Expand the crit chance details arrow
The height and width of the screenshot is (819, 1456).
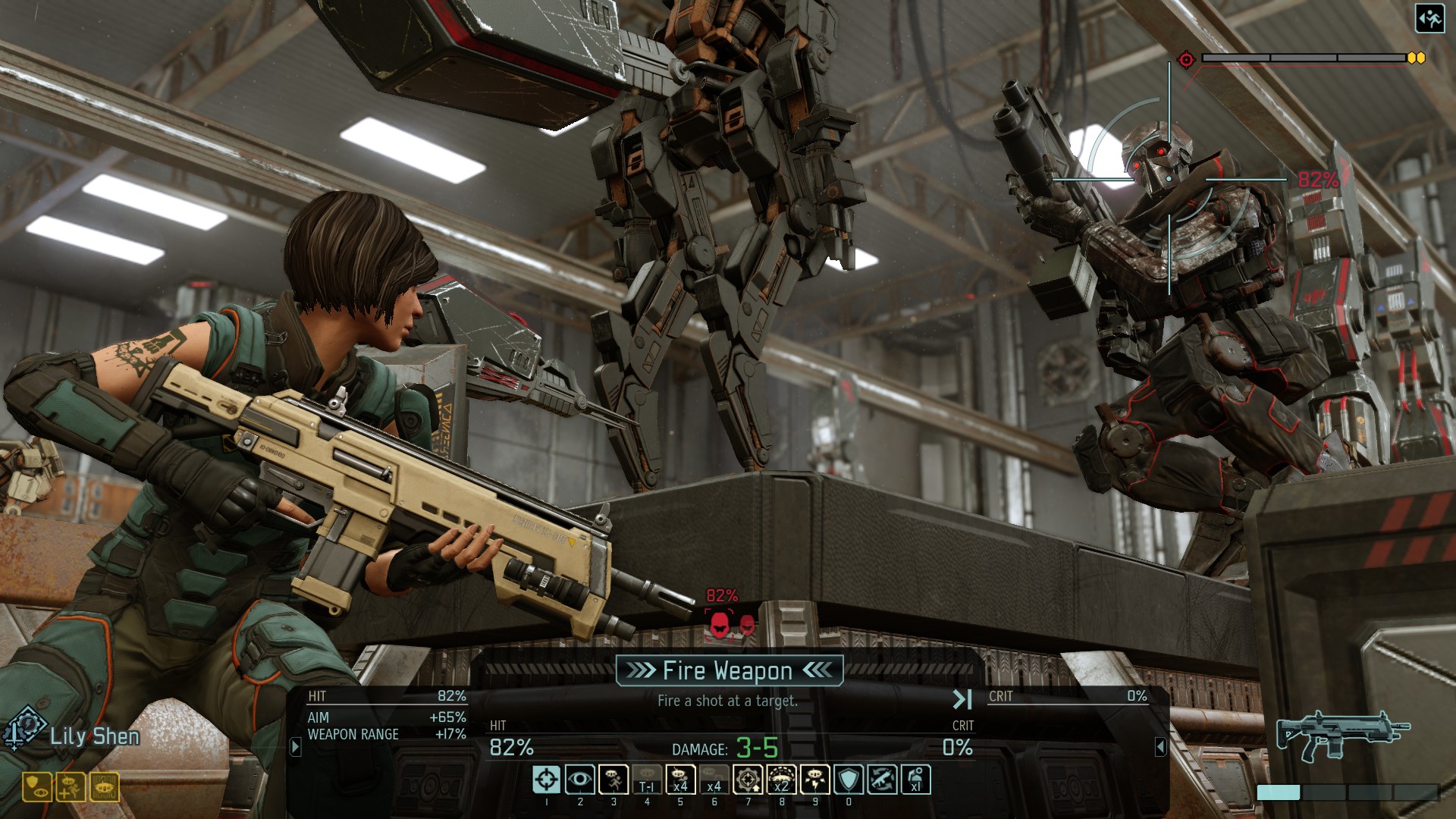point(1160,747)
